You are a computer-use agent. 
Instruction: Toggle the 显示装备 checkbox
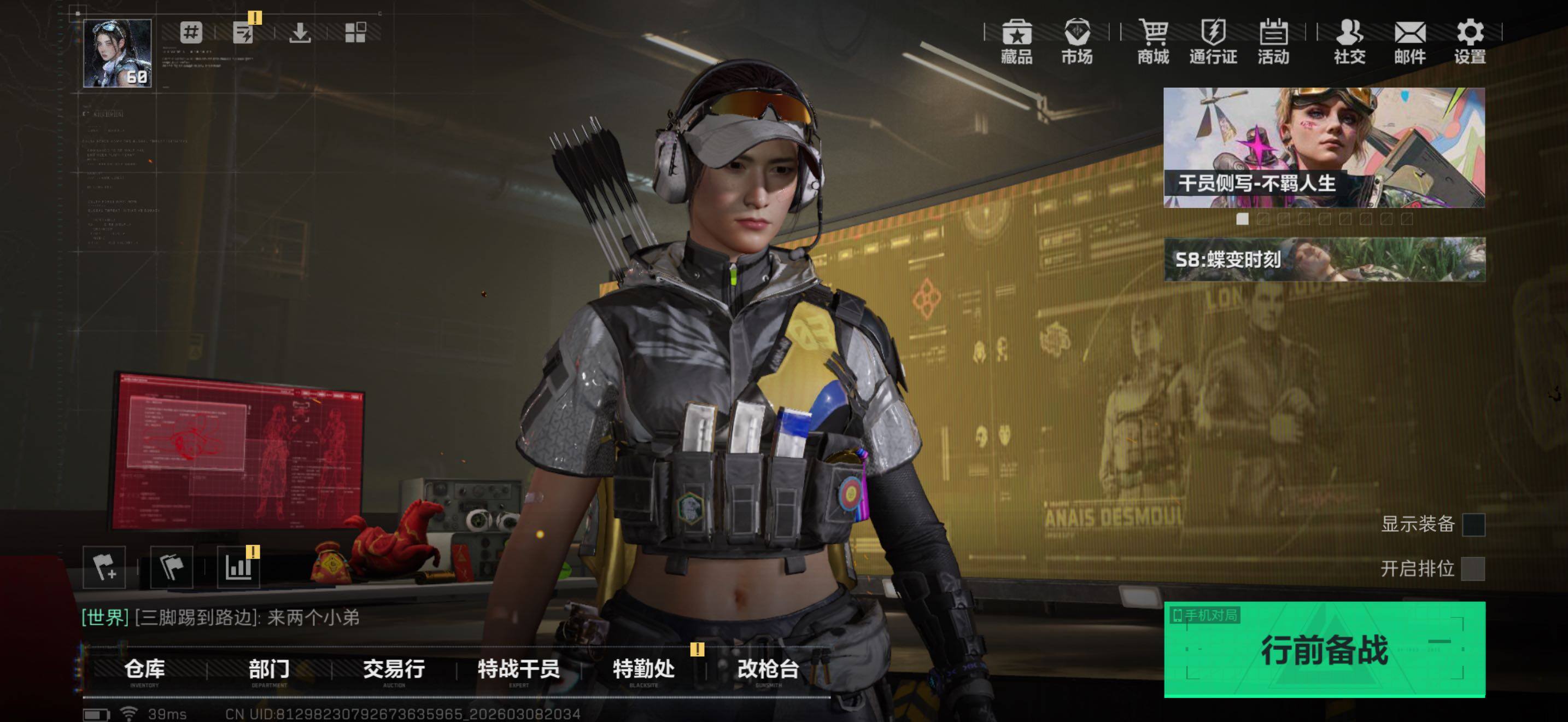pos(1473,524)
